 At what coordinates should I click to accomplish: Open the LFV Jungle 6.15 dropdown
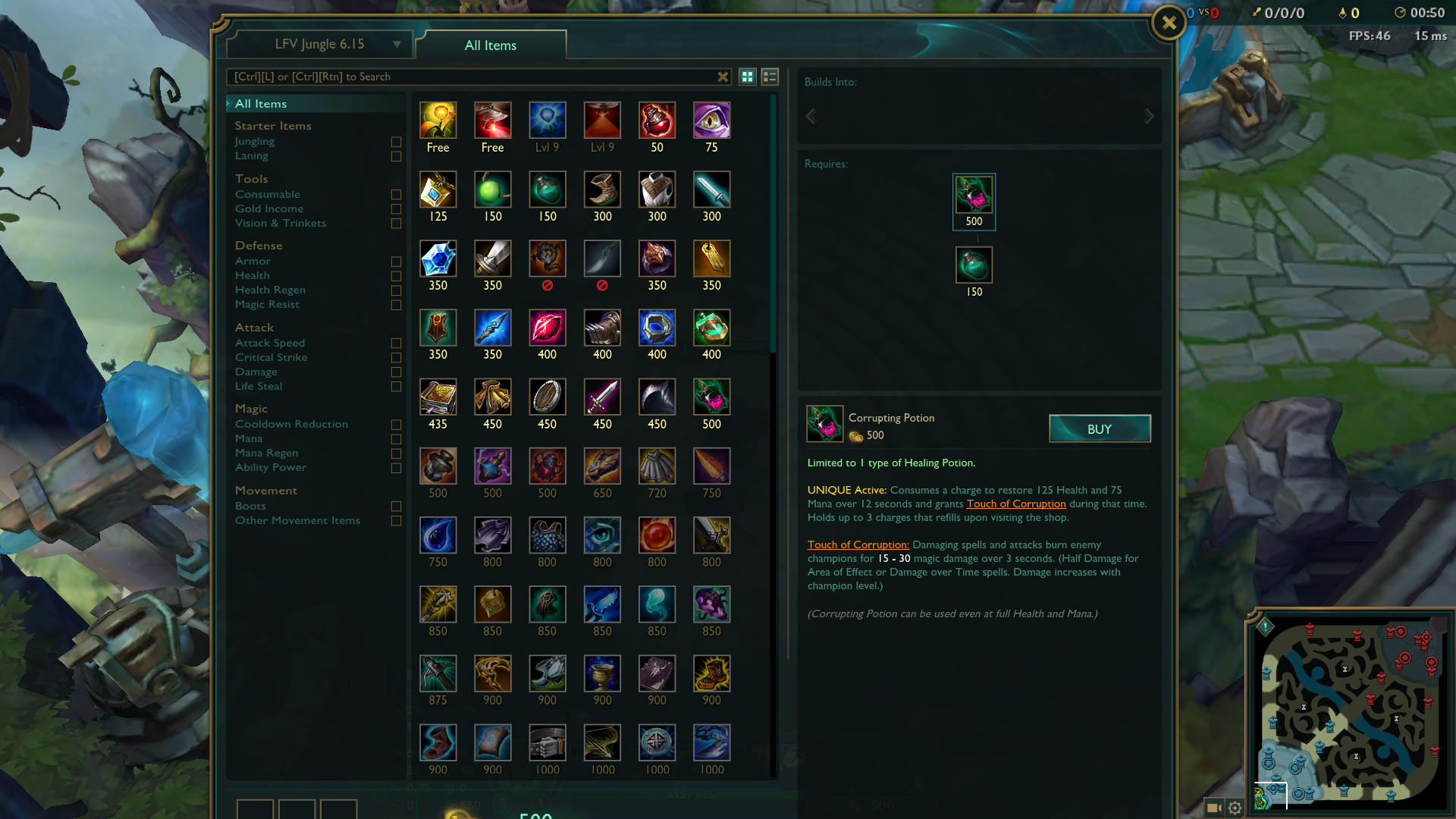tap(320, 44)
